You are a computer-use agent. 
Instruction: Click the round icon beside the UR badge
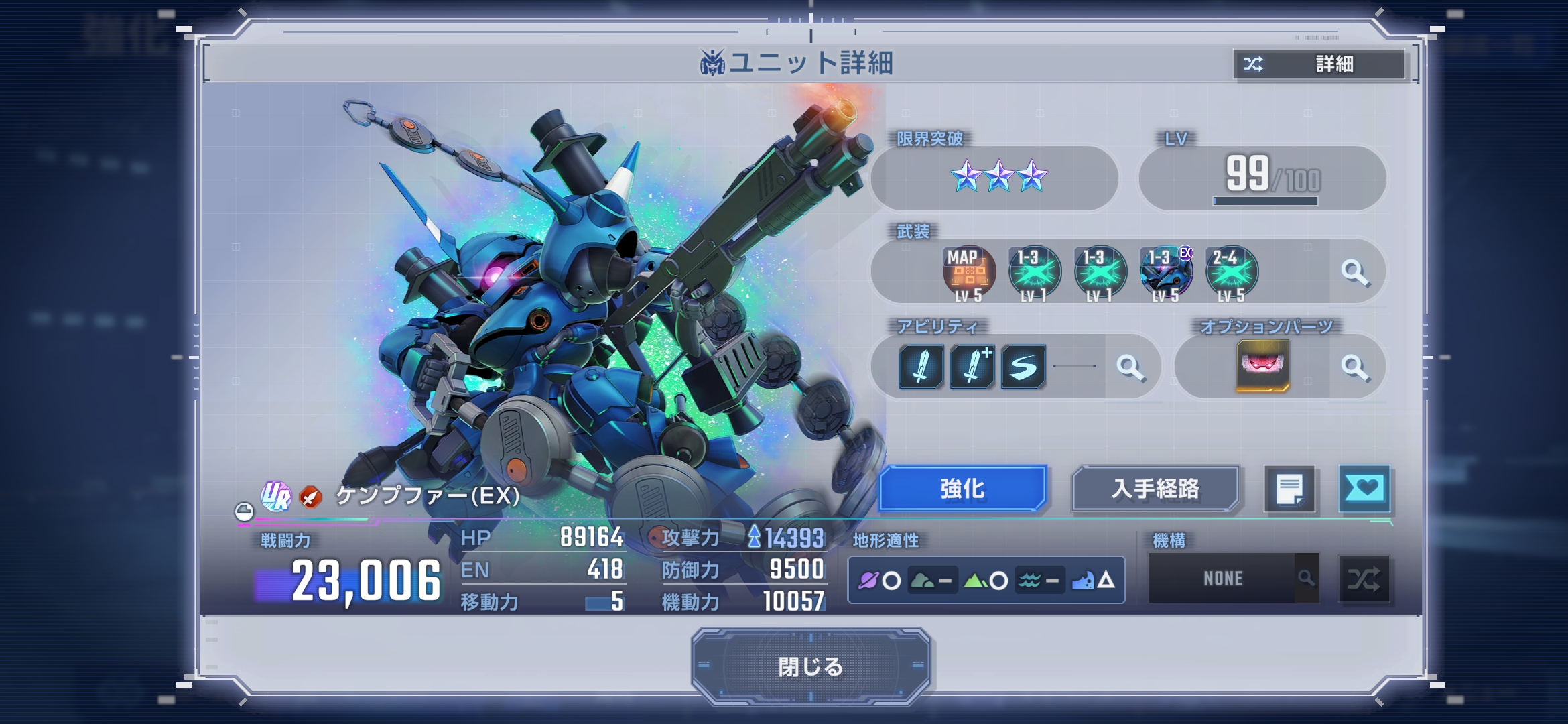tap(244, 512)
